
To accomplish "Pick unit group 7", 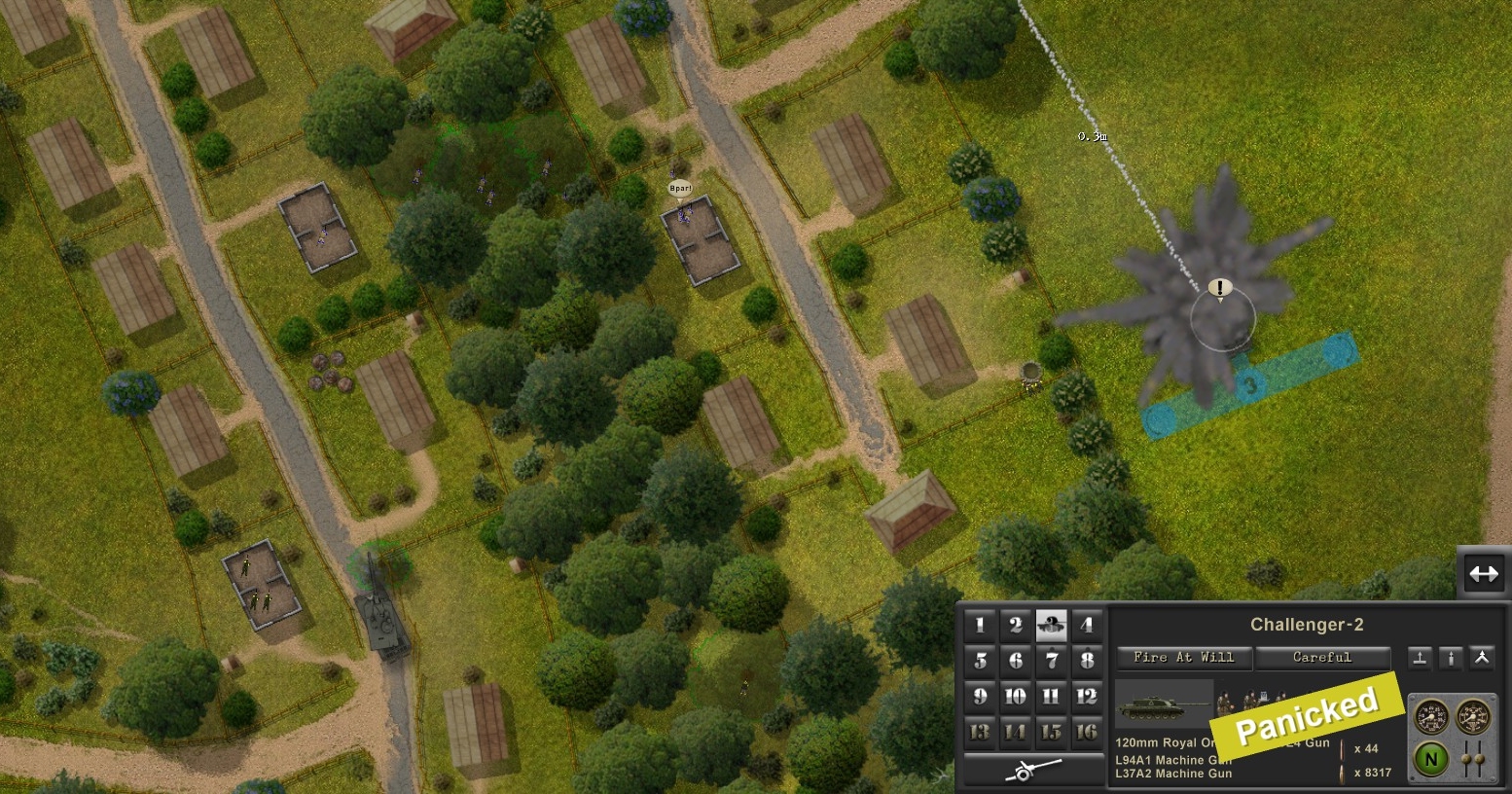I will click(1052, 661).
